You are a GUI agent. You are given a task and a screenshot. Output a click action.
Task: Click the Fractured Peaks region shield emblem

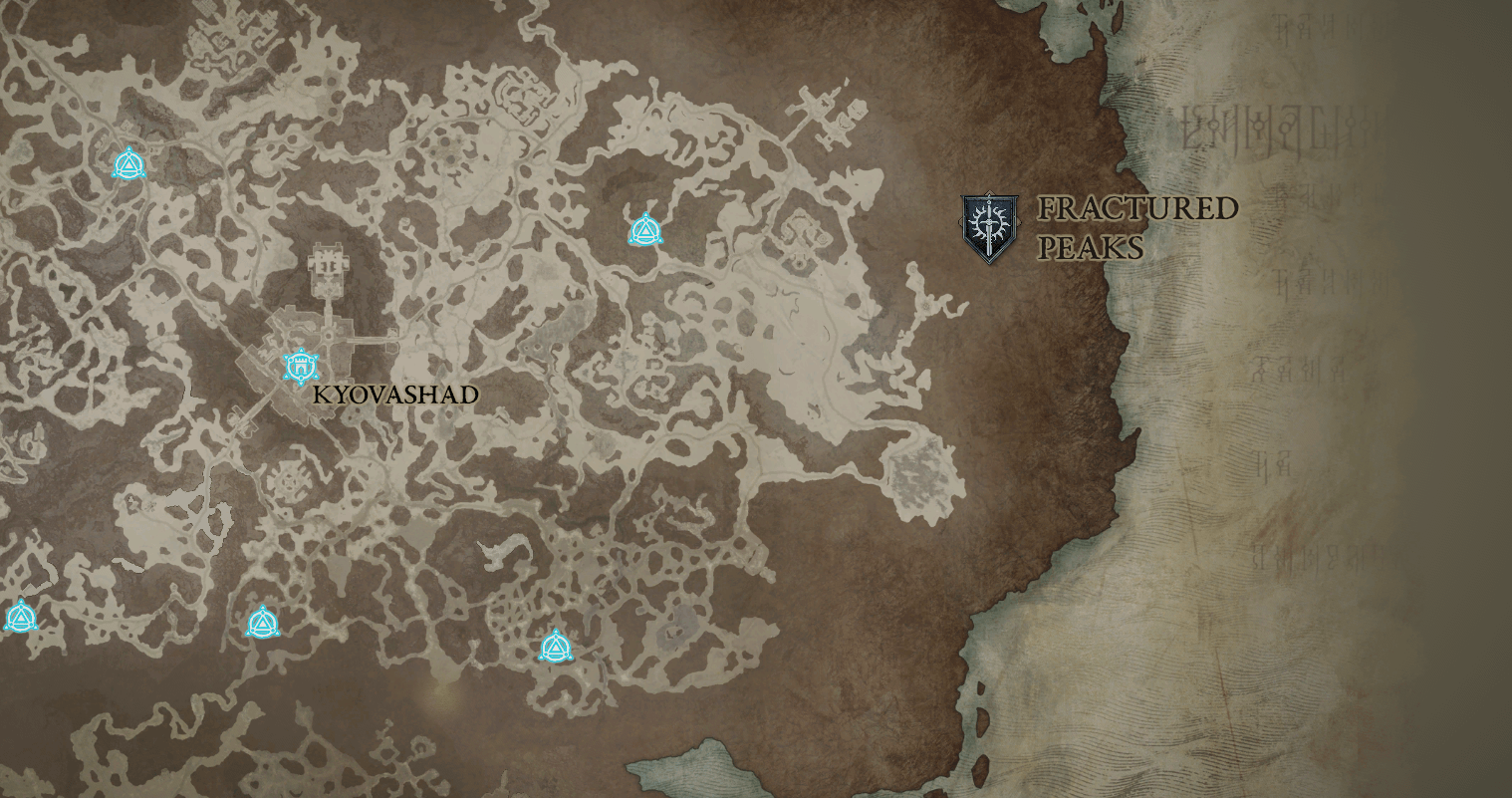coord(989,228)
